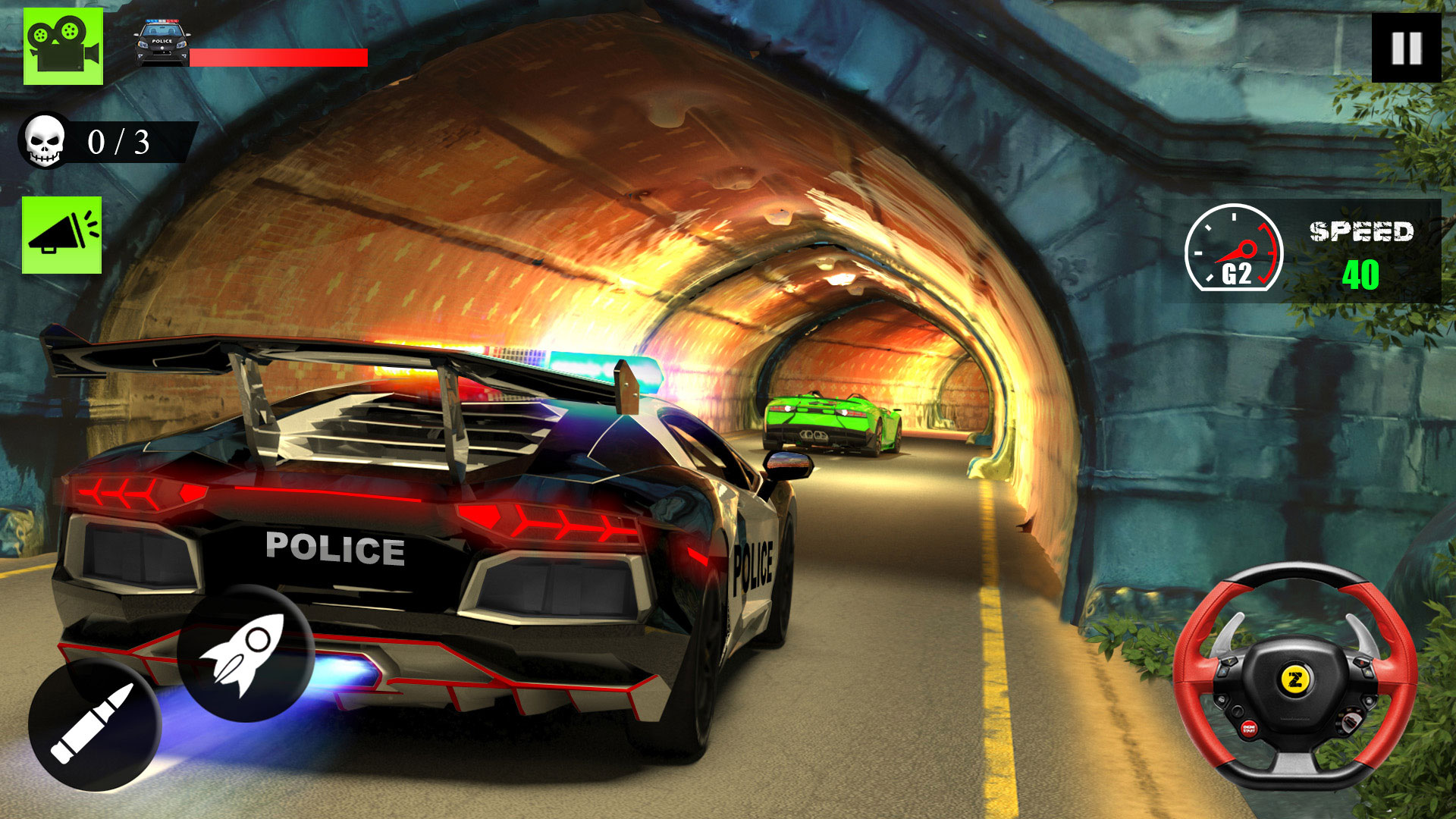The image size is (1456, 819).
Task: Activate the police siren horn icon
Action: pos(62,235)
